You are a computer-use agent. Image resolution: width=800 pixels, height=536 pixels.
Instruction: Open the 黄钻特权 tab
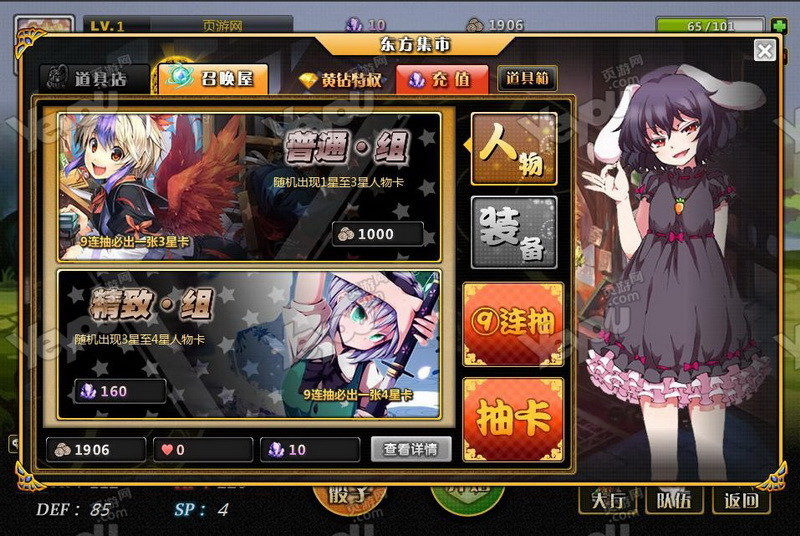[x=341, y=79]
